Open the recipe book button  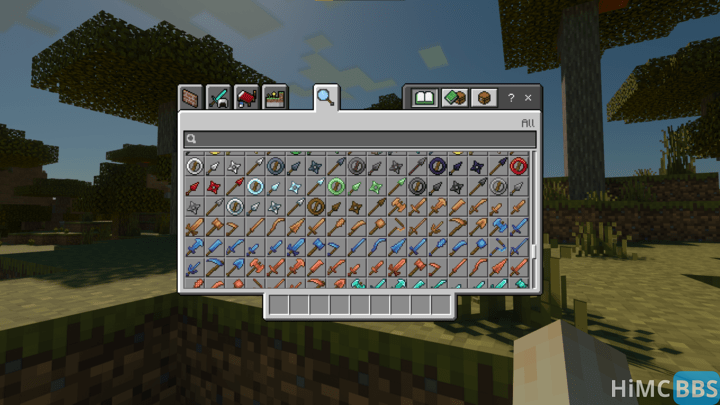coord(425,98)
